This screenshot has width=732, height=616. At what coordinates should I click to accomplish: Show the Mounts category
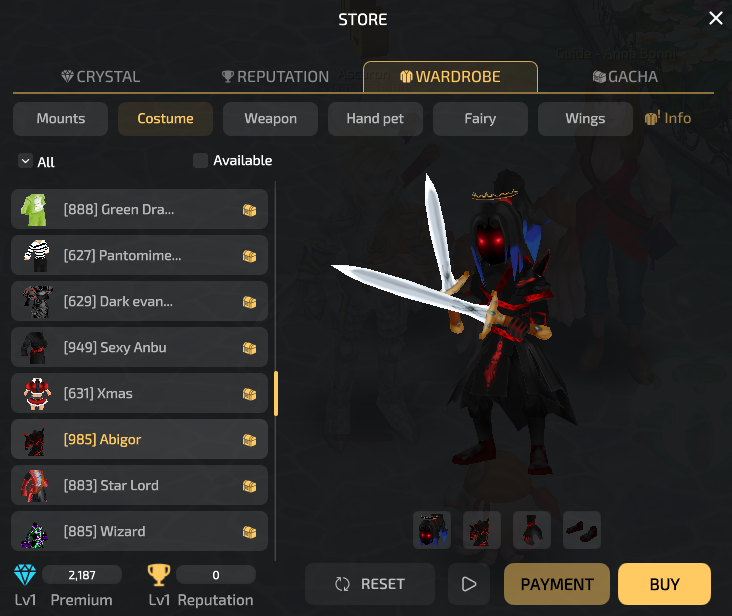61,118
